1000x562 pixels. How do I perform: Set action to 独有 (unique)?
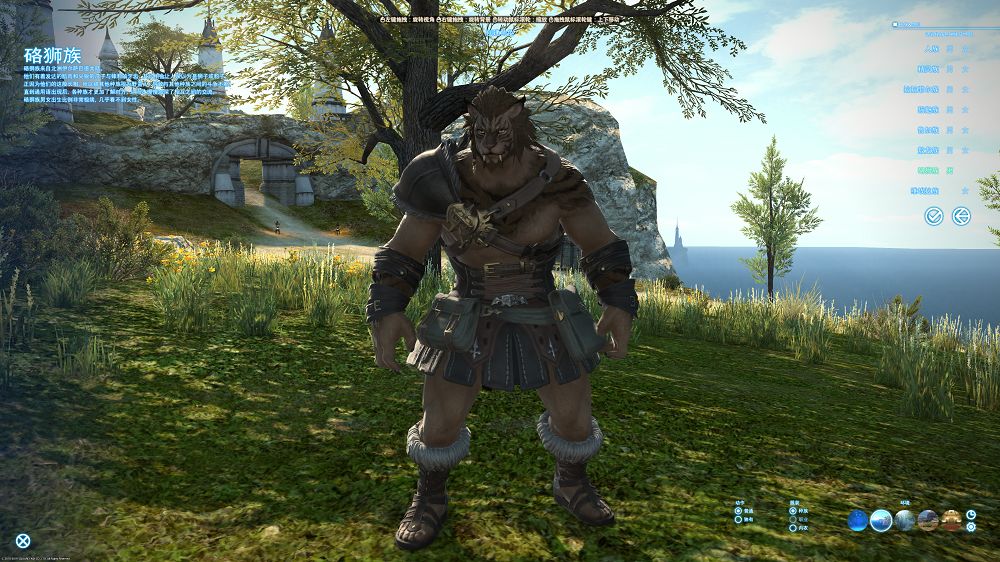(738, 520)
